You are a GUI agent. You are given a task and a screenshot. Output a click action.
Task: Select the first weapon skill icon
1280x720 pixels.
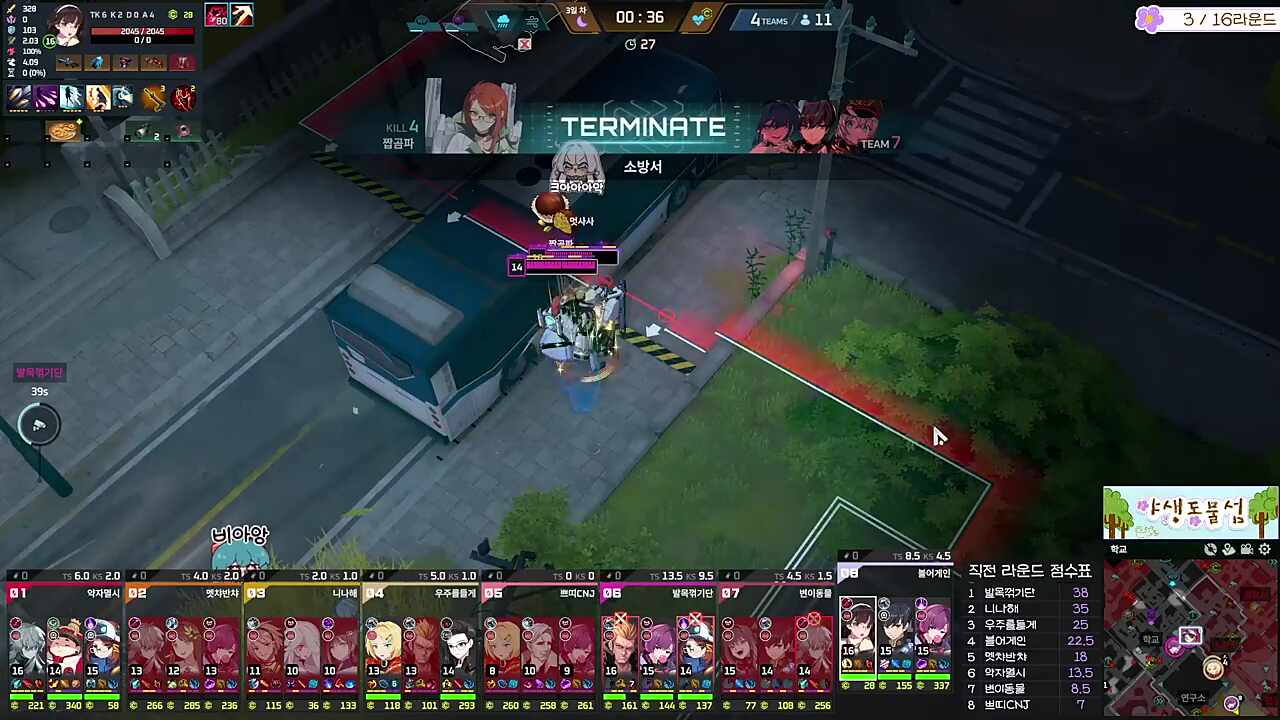[18, 96]
